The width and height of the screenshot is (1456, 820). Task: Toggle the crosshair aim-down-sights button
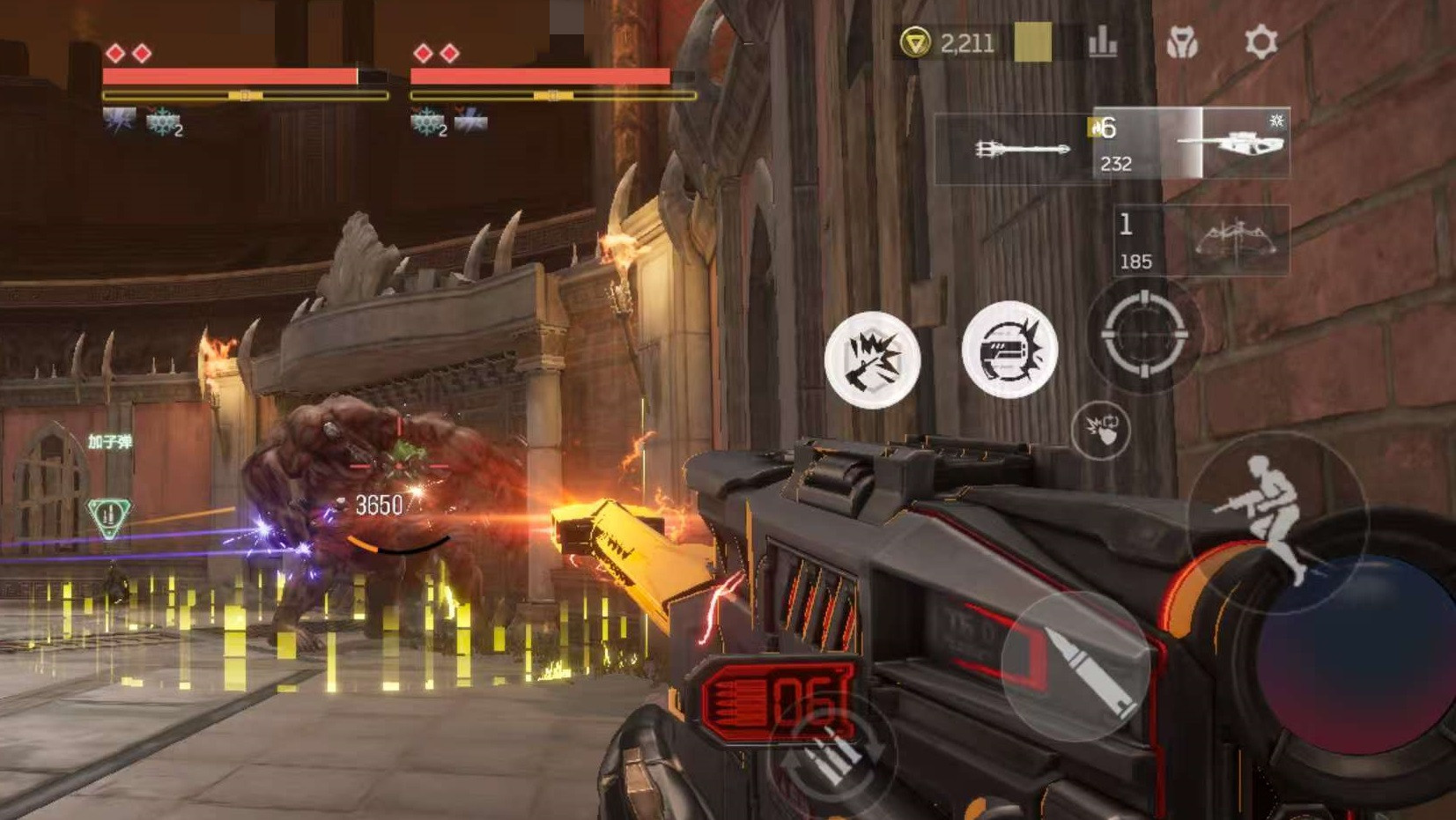coord(1143,334)
